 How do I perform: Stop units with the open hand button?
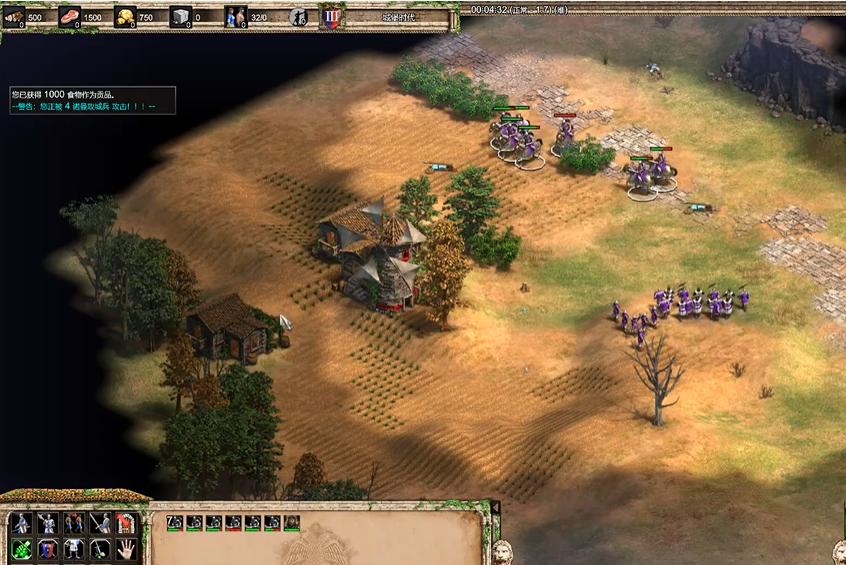tap(125, 548)
